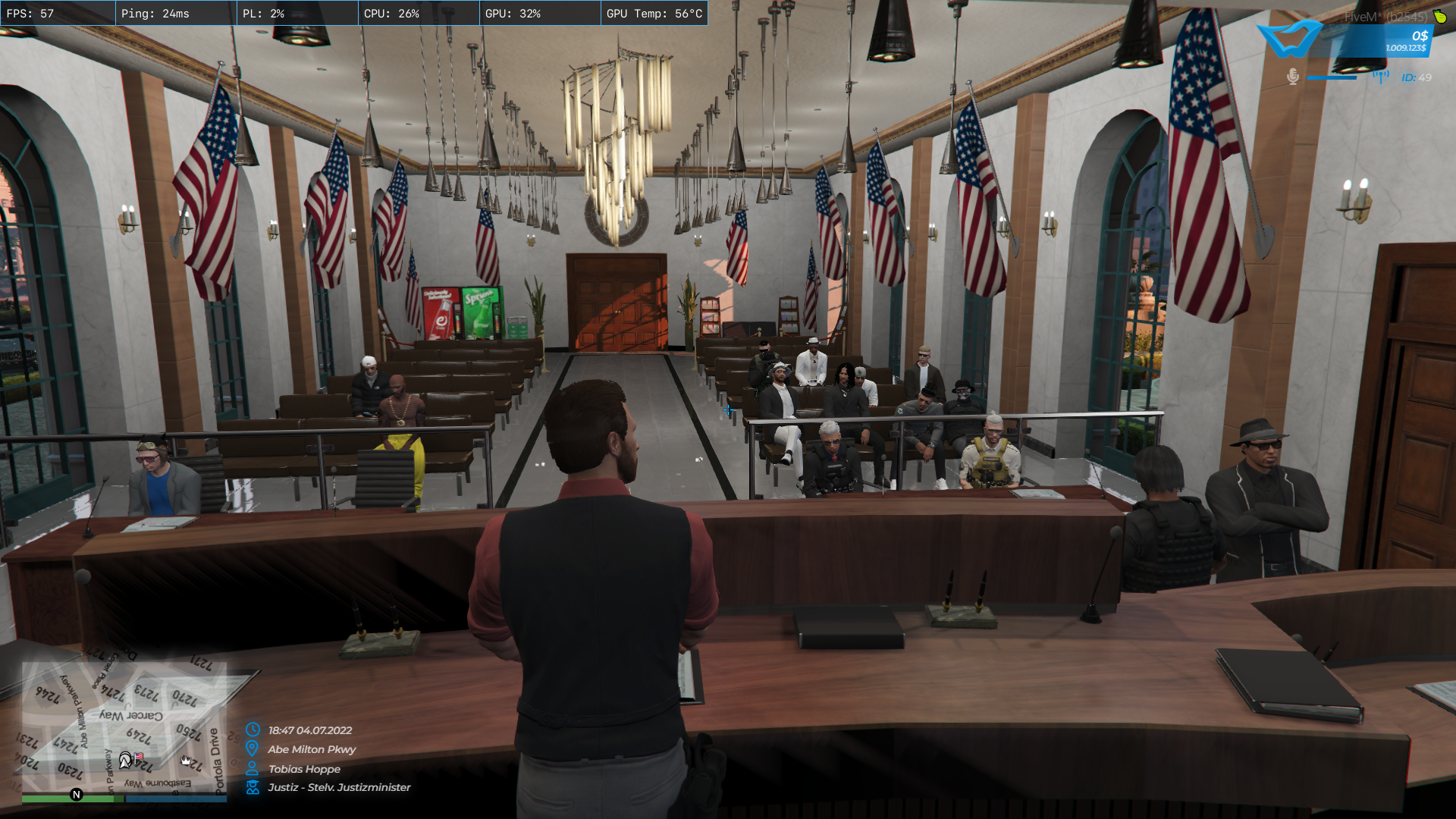Select the crown marker on the minimap

tap(186, 760)
